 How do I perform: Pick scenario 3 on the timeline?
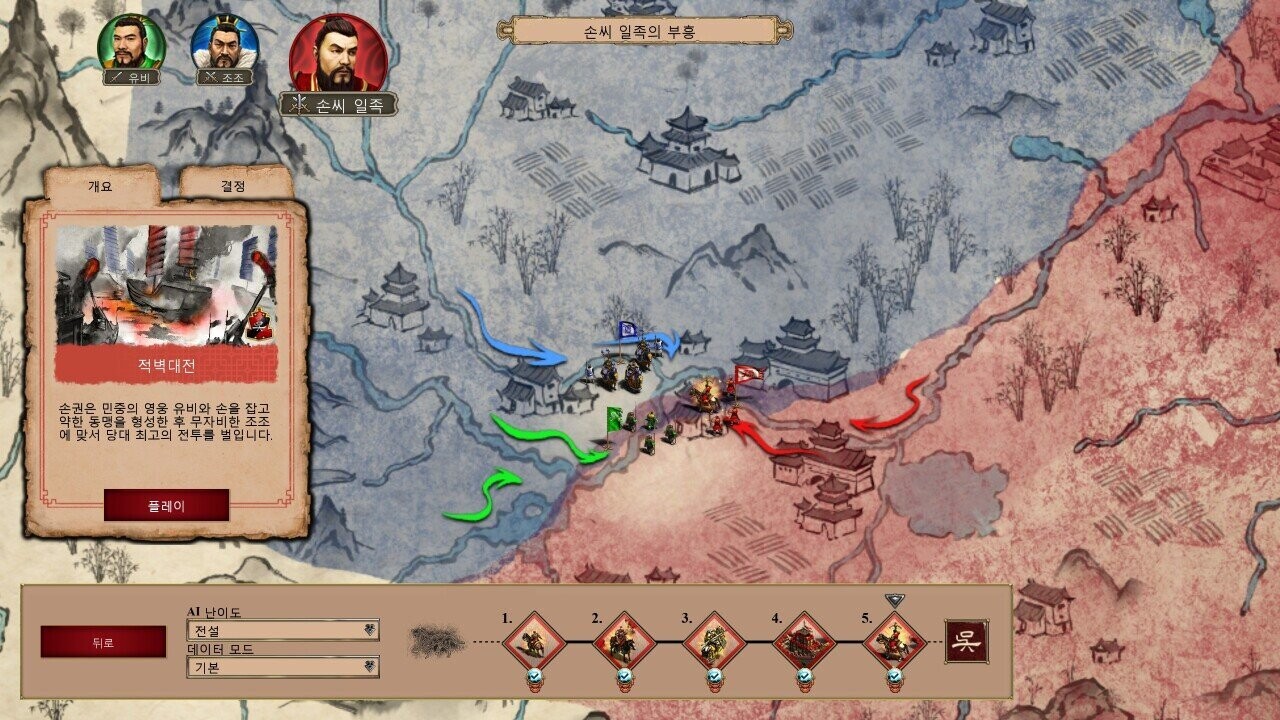click(x=714, y=641)
